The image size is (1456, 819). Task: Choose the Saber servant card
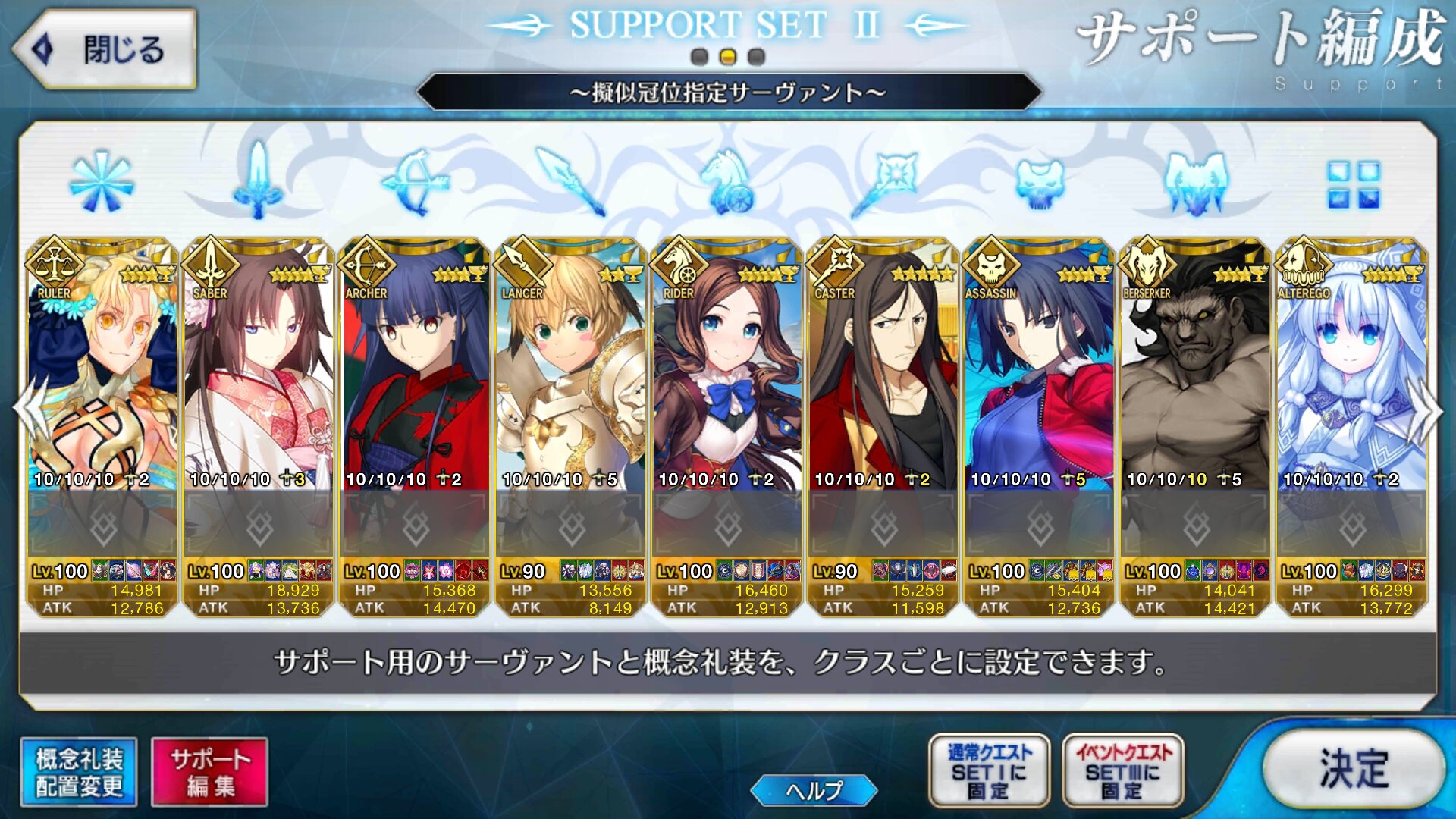click(x=259, y=379)
